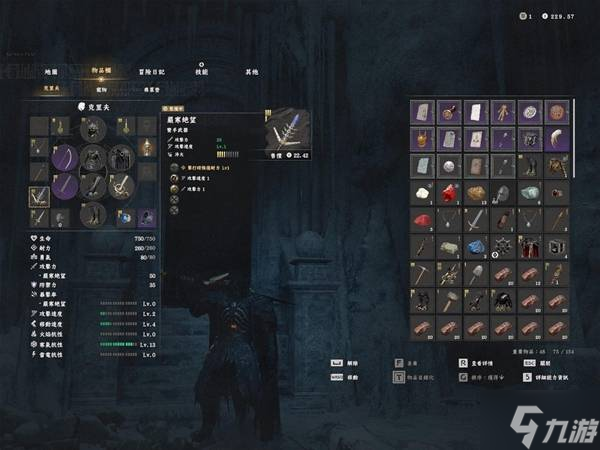Select the highlighted feathered staff weapon slot

(x=39, y=193)
